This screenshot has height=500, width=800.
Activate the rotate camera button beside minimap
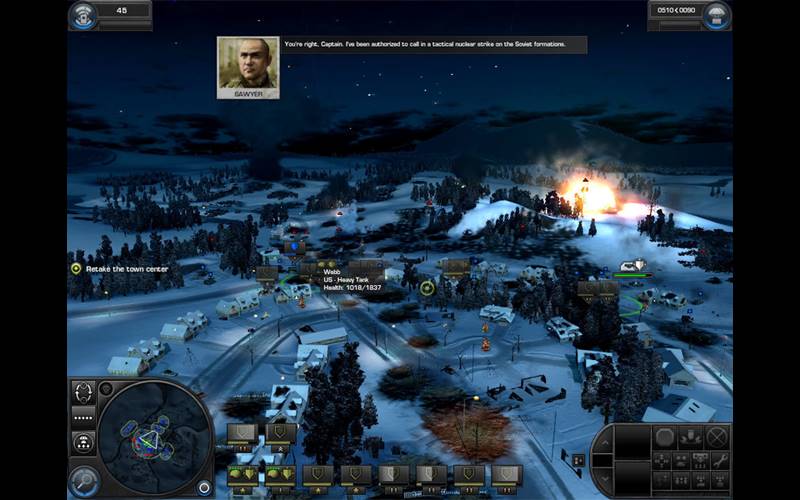pyautogui.click(x=84, y=391)
